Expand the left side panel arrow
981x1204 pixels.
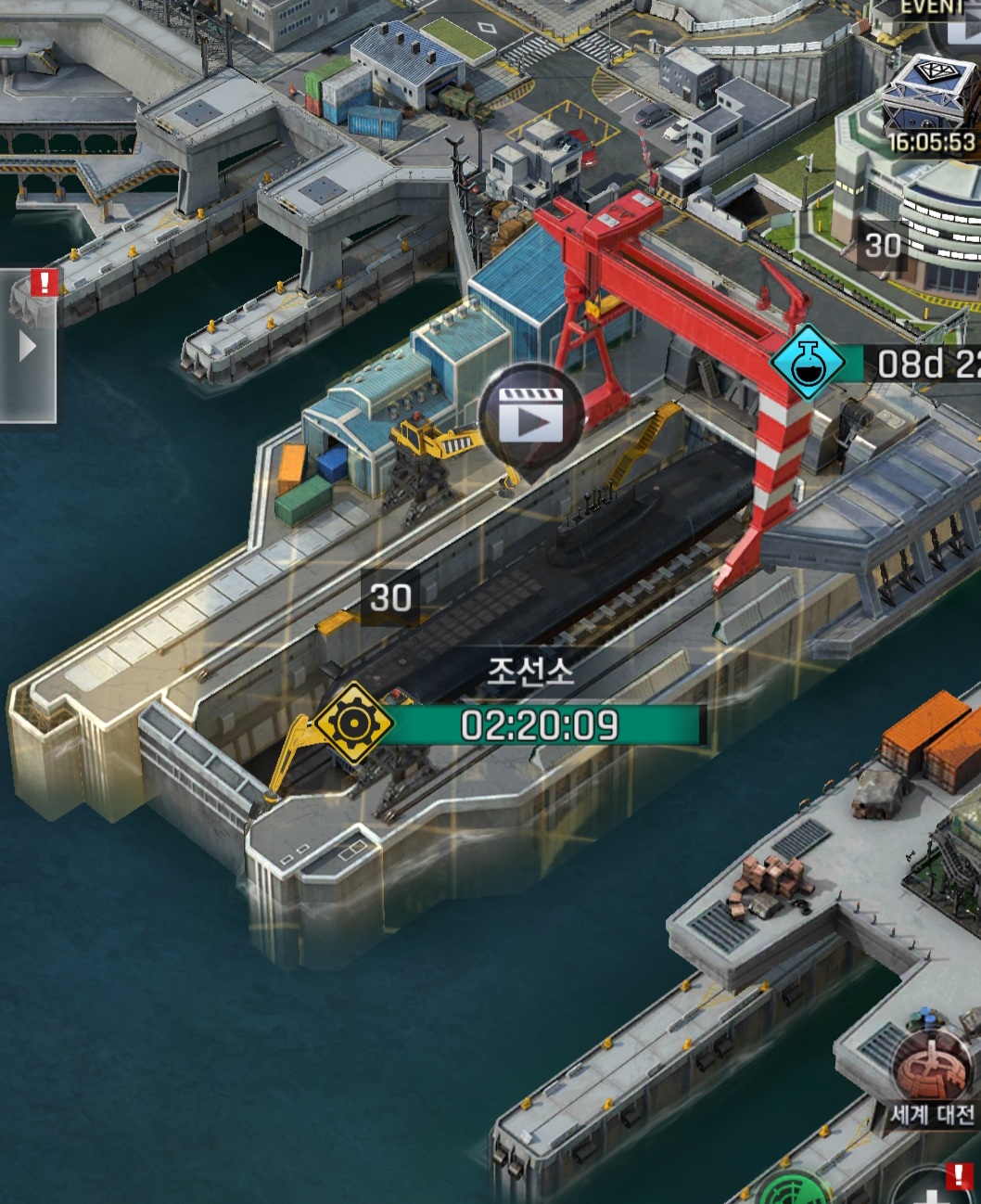(27, 347)
